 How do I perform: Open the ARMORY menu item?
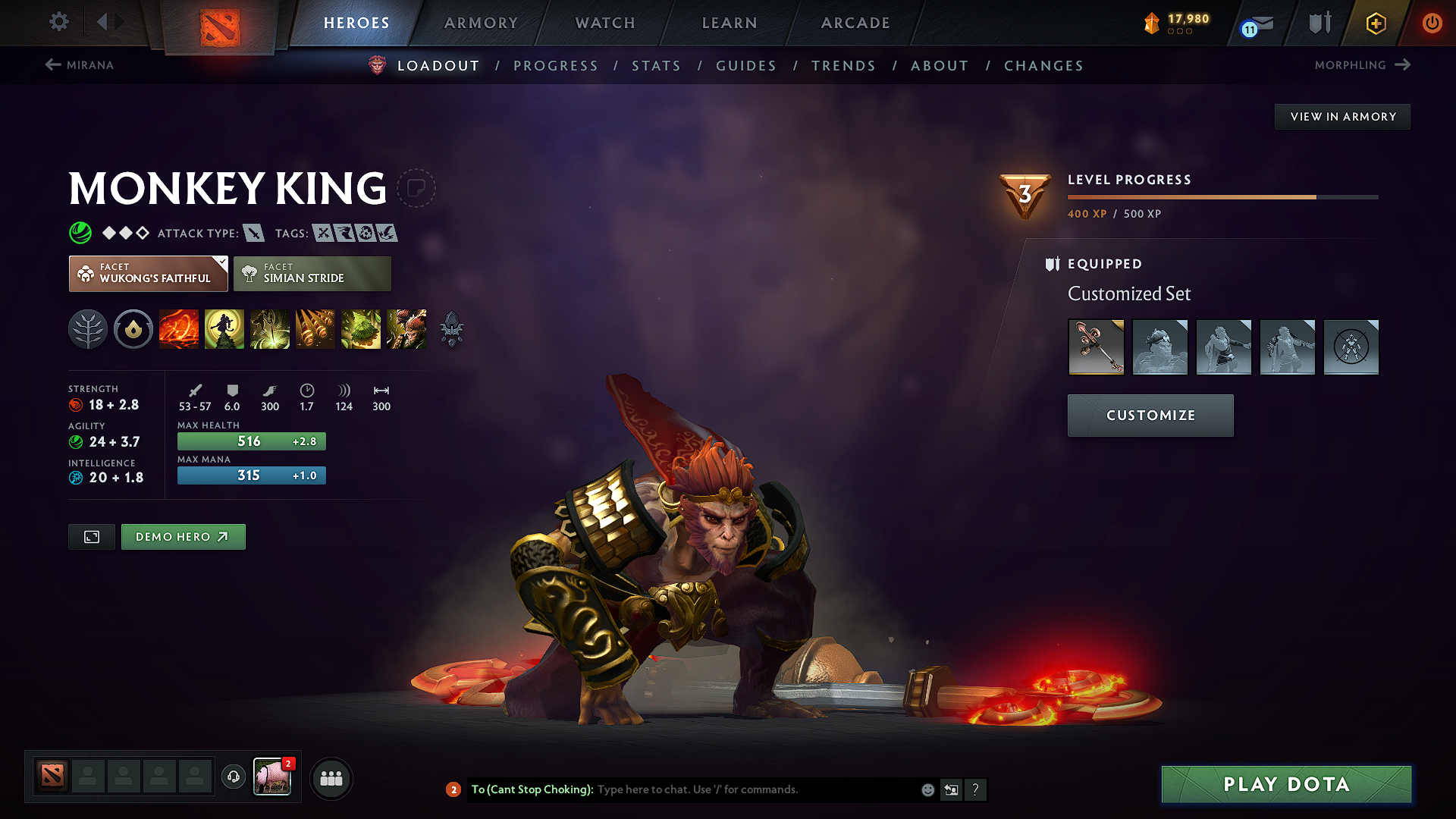tap(481, 23)
